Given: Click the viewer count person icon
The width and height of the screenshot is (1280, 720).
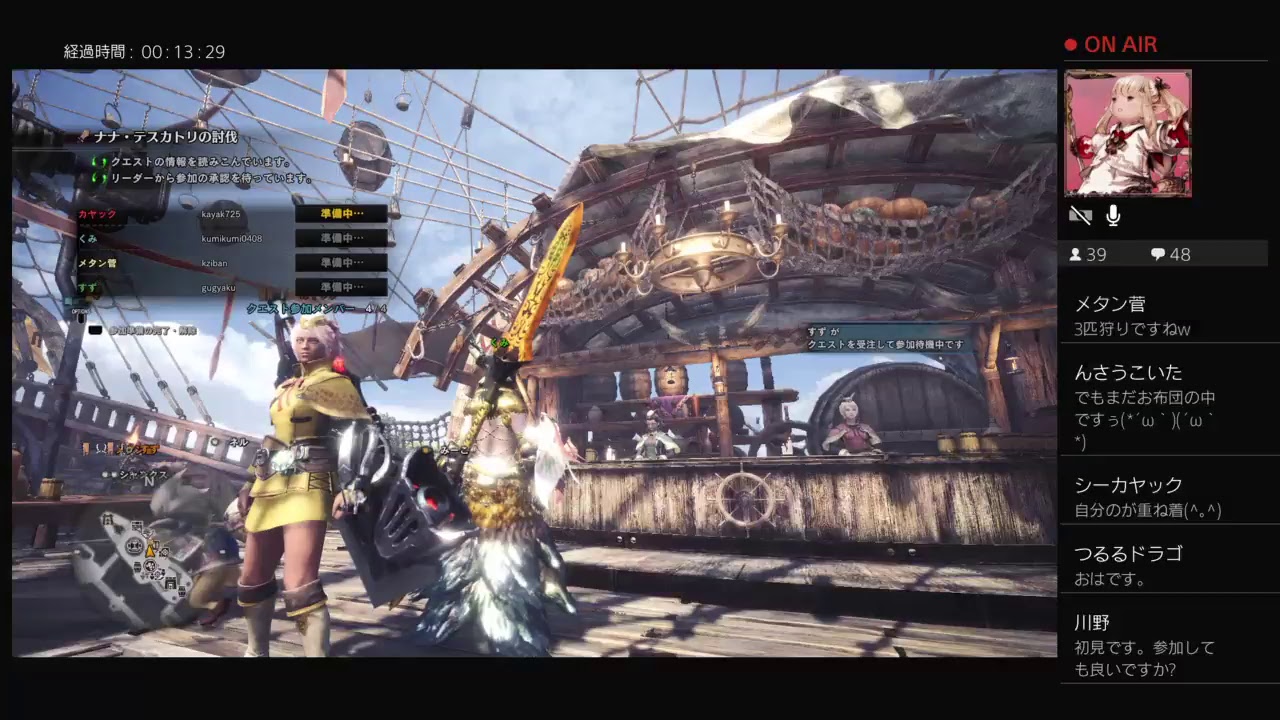Looking at the screenshot, I should [1075, 254].
